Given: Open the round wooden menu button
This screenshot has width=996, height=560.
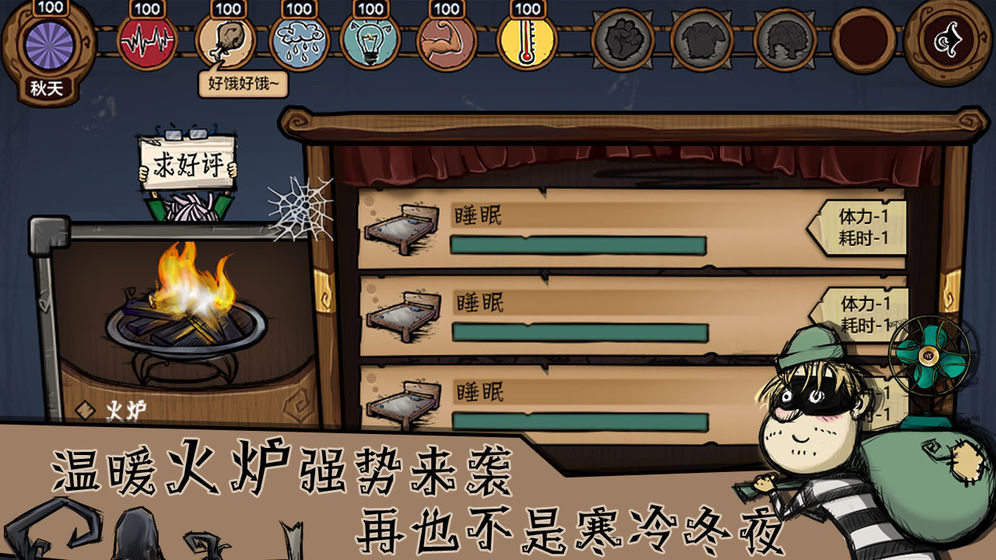Looking at the screenshot, I should (948, 40).
